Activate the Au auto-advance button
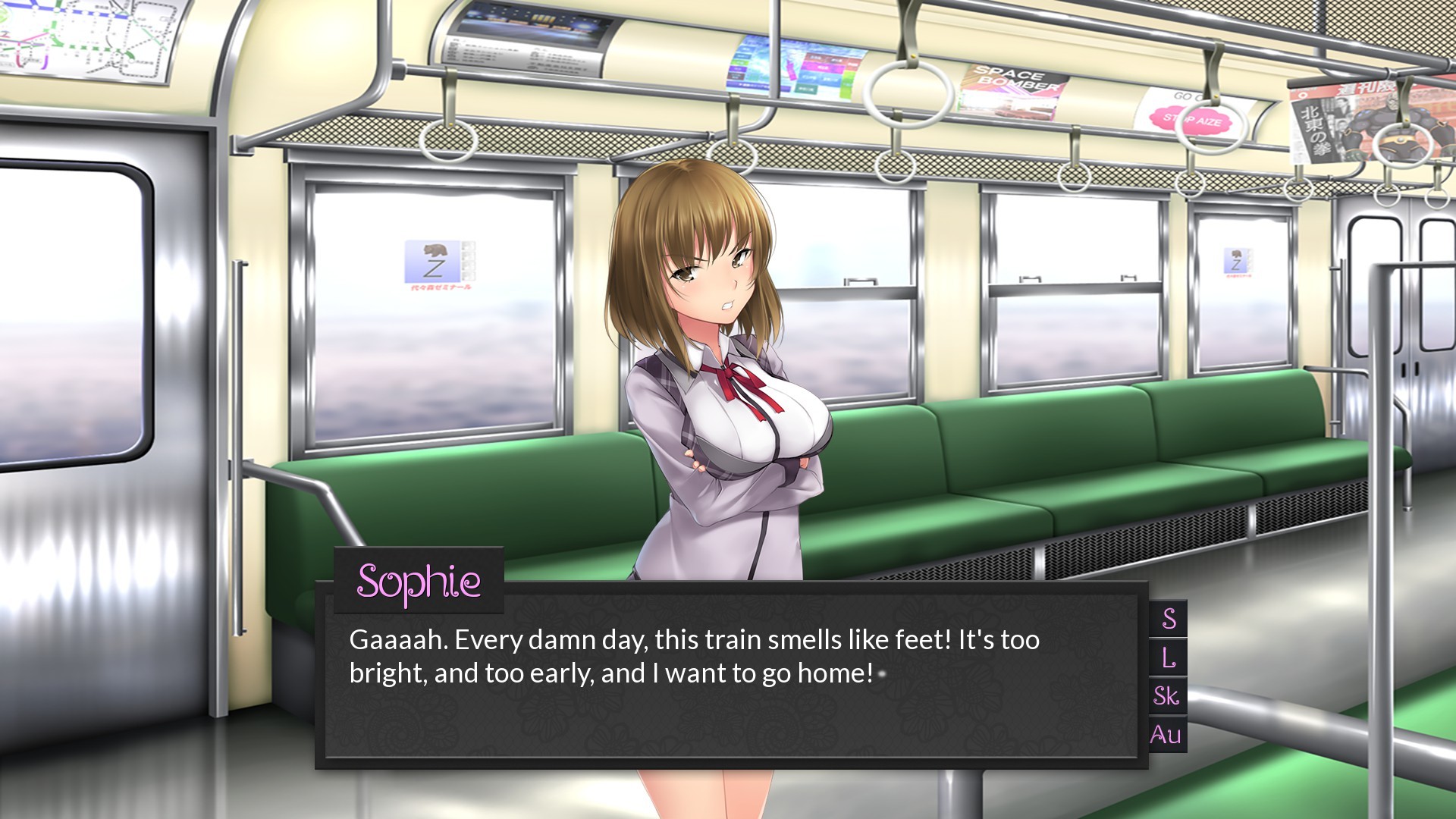Image resolution: width=1456 pixels, height=819 pixels. click(x=1166, y=734)
